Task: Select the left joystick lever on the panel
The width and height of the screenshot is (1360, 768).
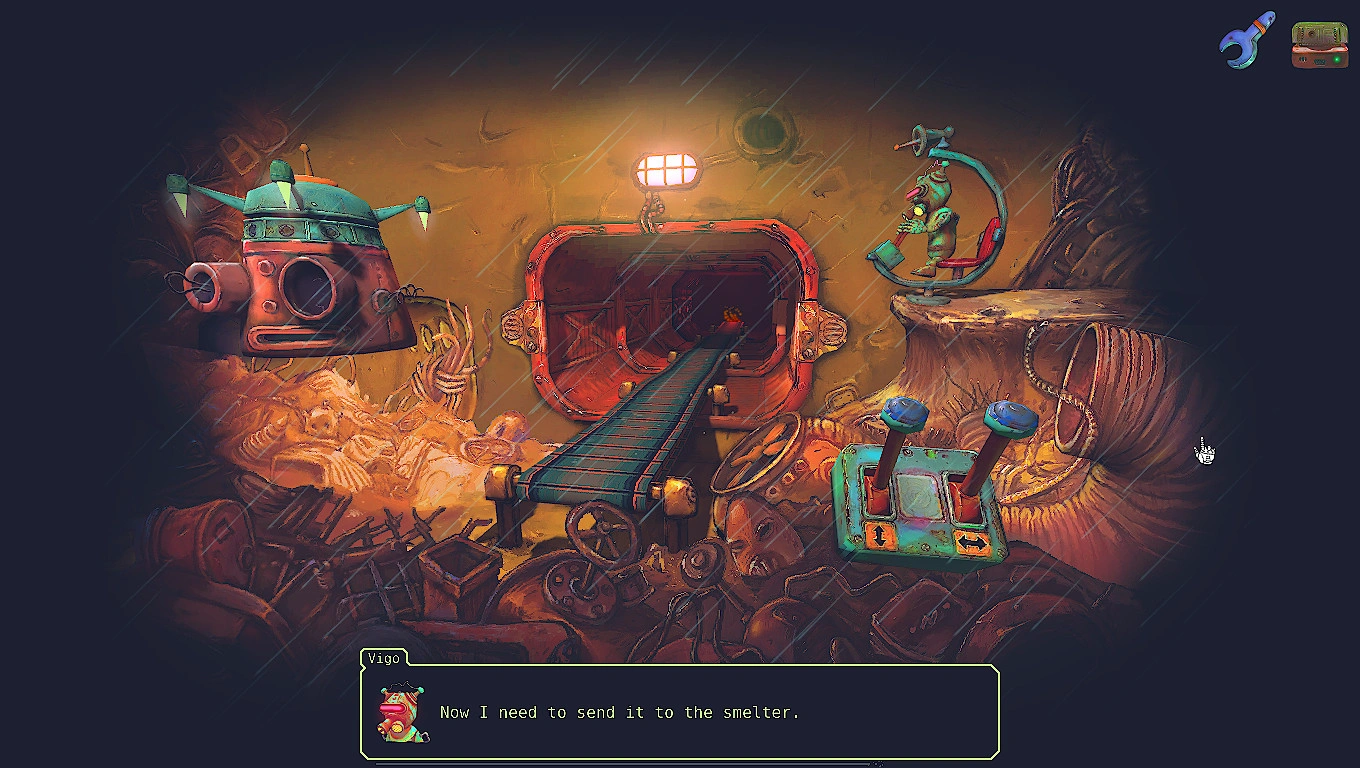Action: click(903, 414)
